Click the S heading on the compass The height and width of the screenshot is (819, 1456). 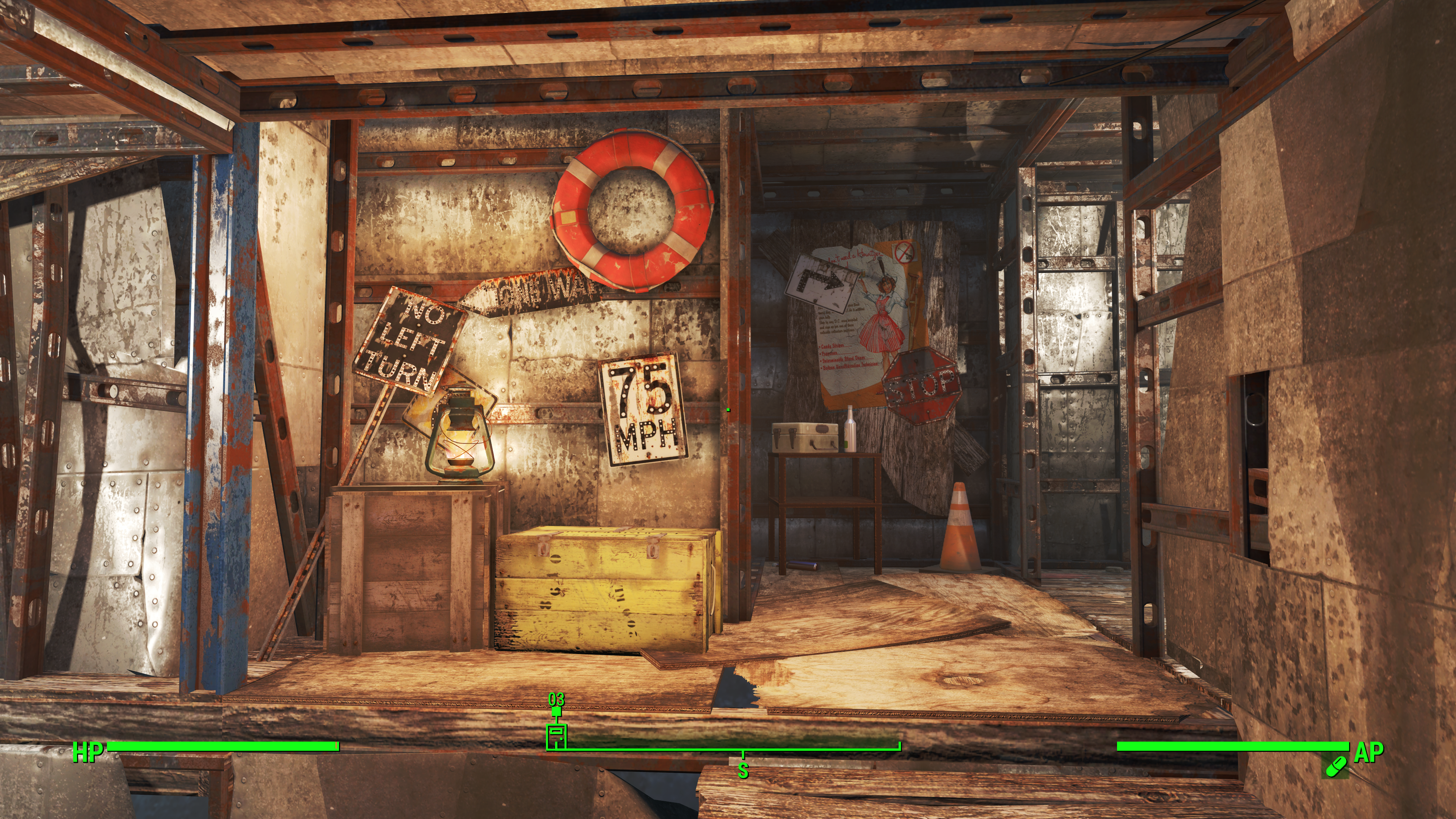tap(743, 770)
